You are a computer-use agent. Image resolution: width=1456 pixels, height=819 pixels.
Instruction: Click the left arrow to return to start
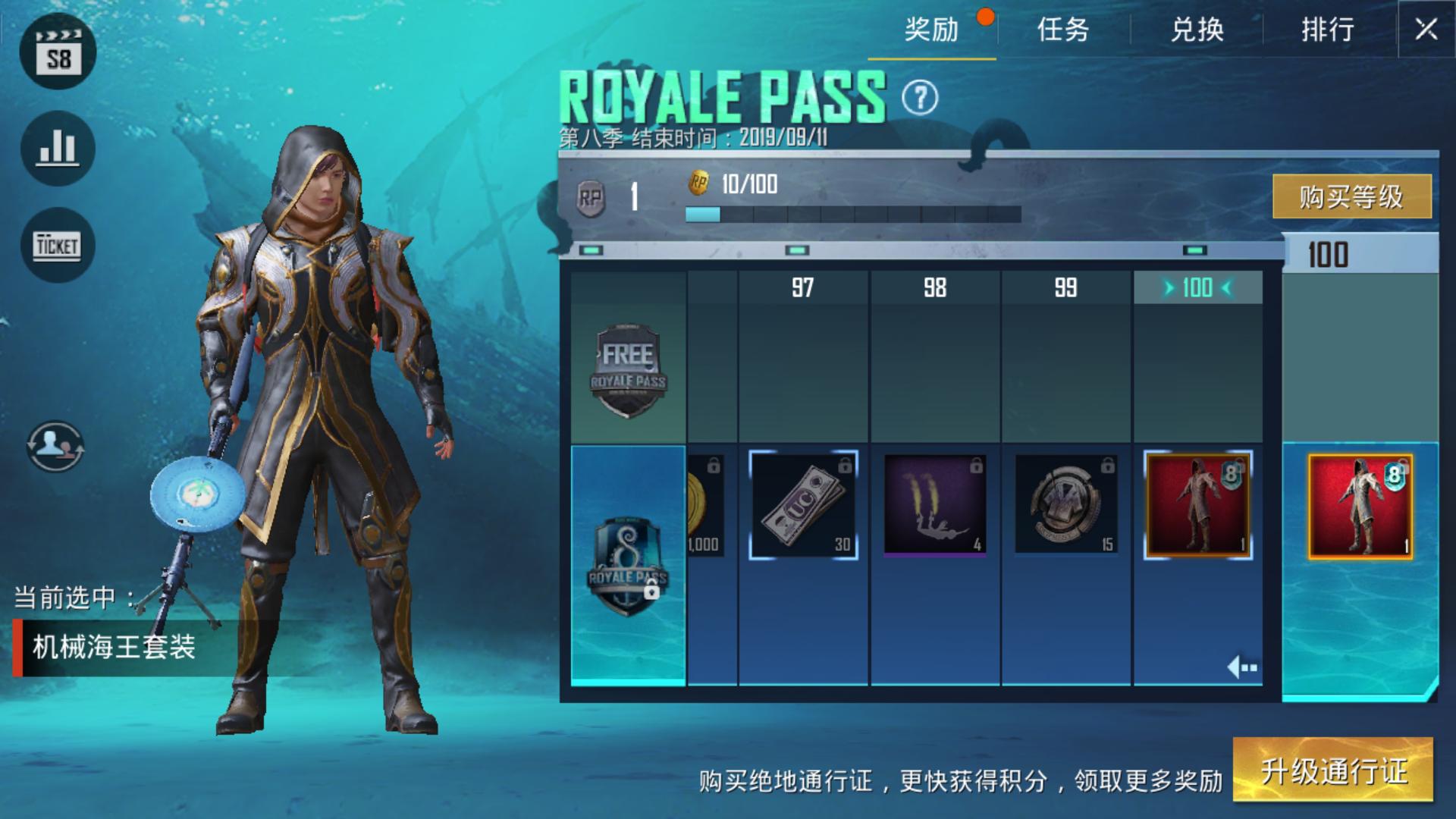(1242, 667)
